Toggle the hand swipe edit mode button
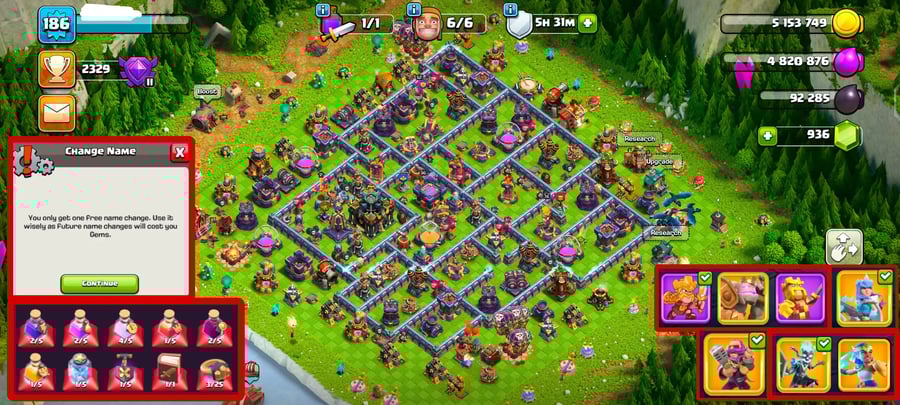Screen dimensions: 900x405 pos(843,246)
